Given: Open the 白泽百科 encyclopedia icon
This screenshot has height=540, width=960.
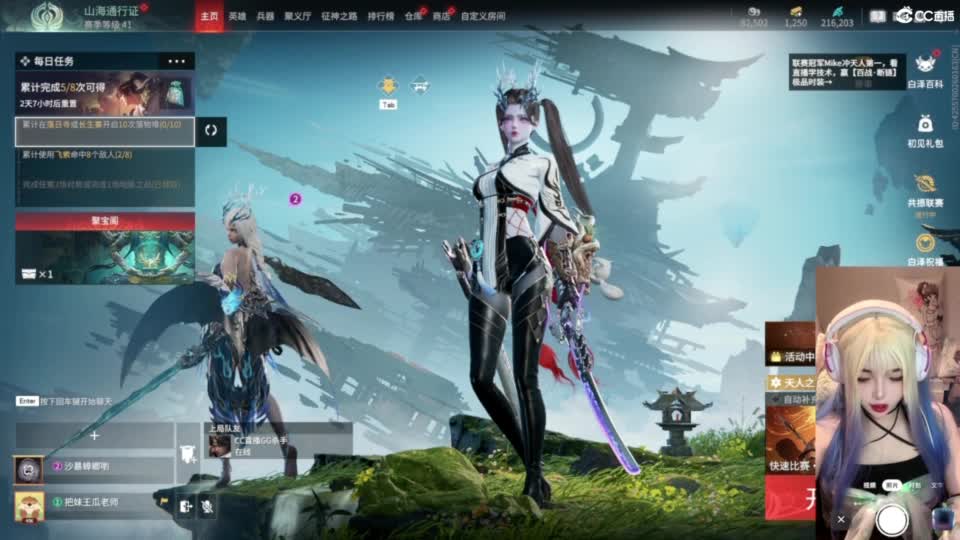Looking at the screenshot, I should (924, 70).
